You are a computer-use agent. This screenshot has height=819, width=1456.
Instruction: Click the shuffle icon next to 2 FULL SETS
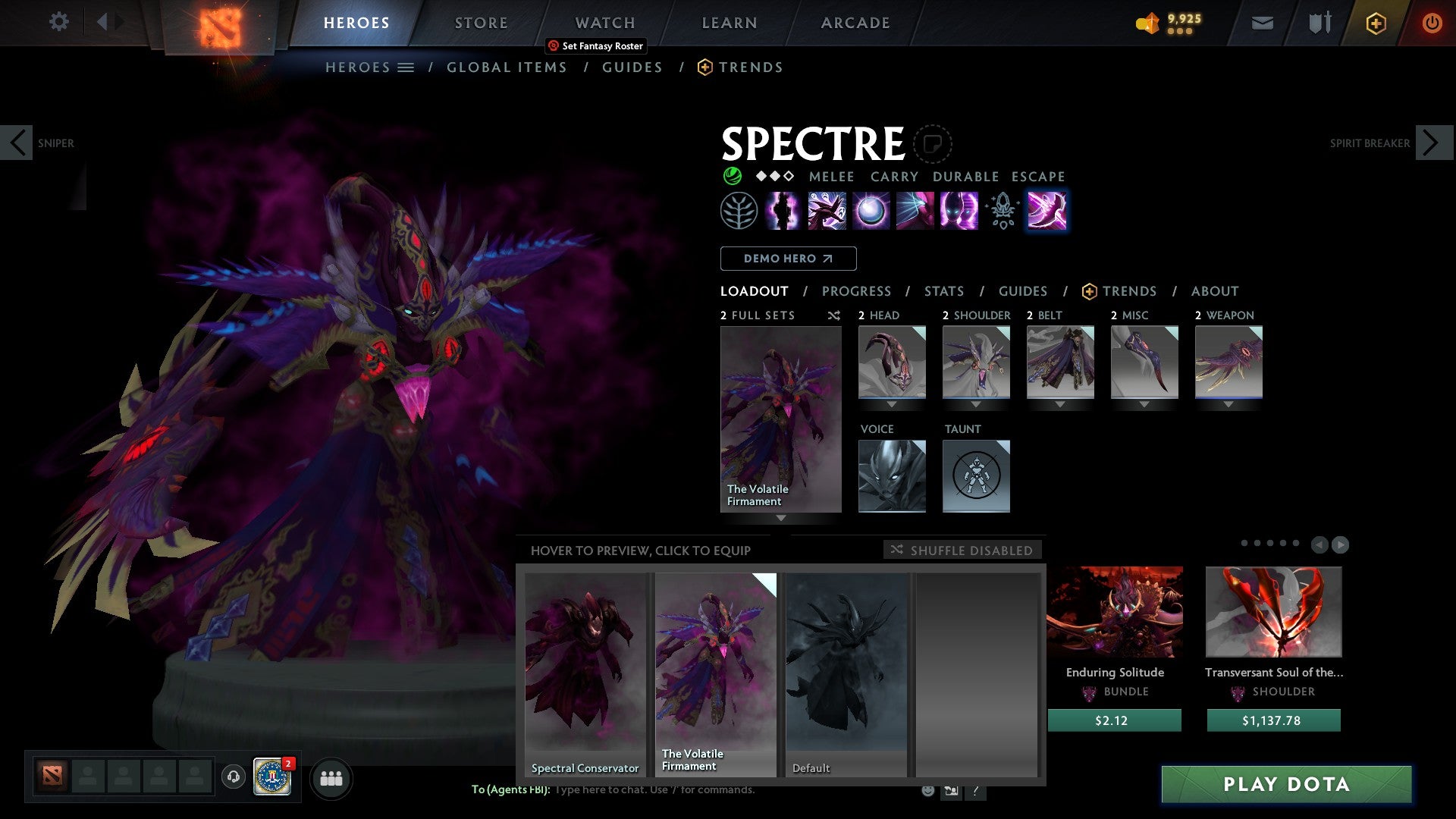click(x=833, y=315)
